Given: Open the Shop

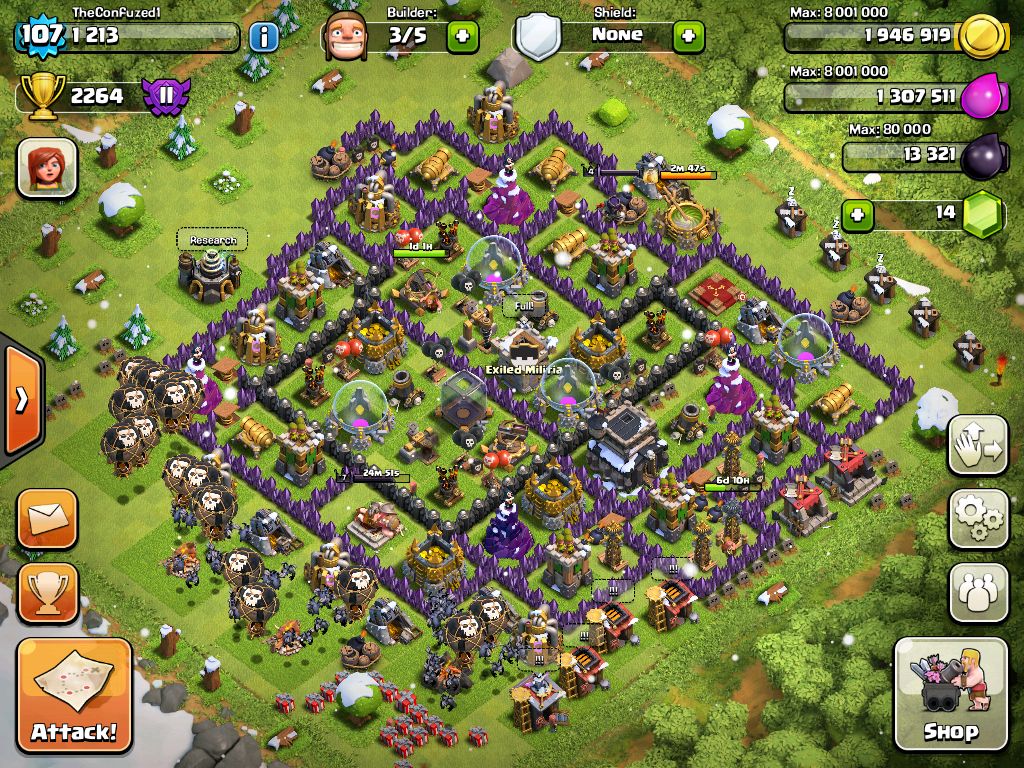Looking at the screenshot, I should pos(950,693).
